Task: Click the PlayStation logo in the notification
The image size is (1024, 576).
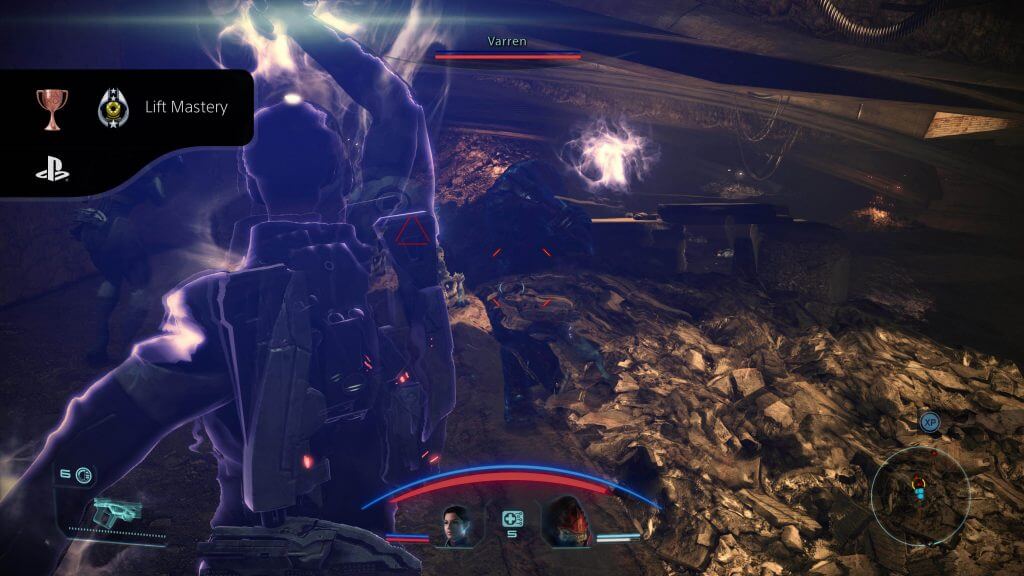Action: pos(52,171)
